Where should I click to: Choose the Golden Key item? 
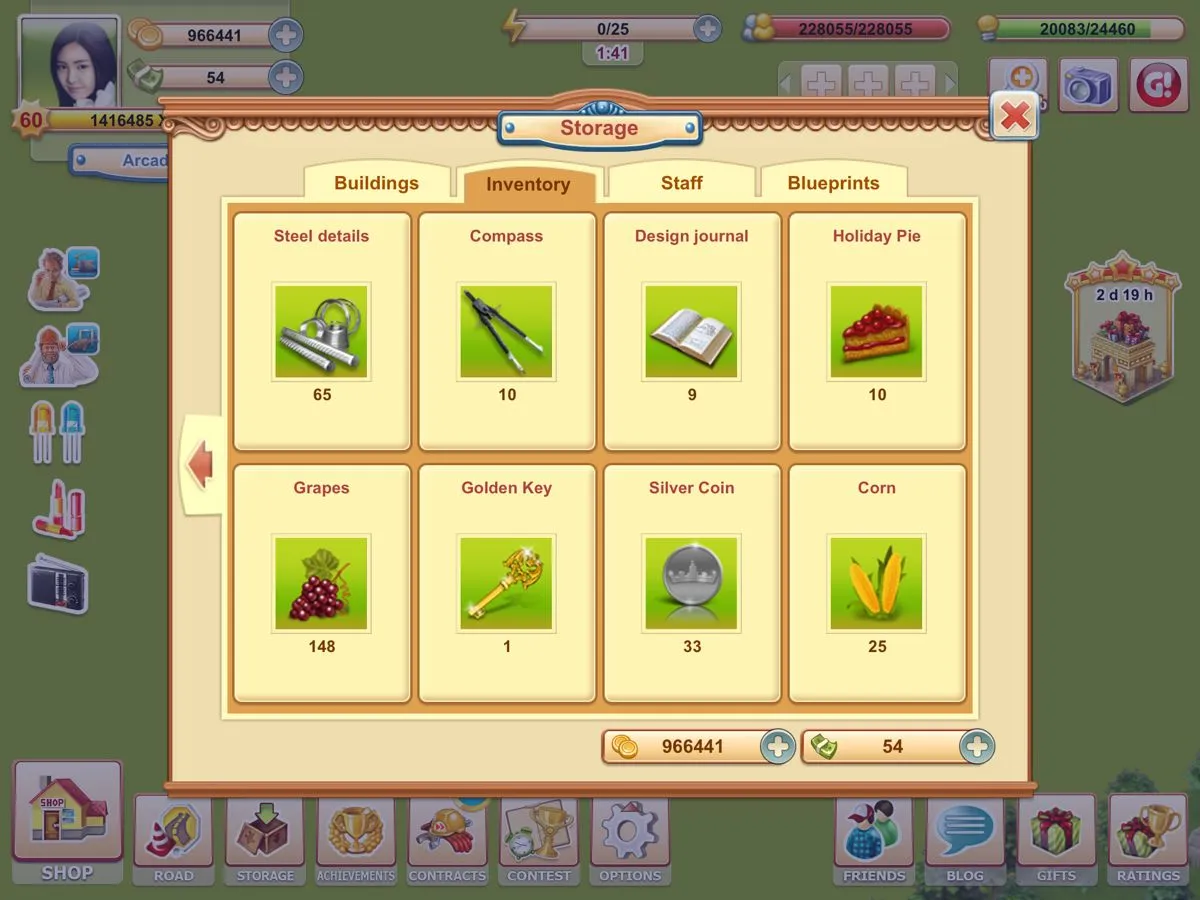[x=507, y=583]
